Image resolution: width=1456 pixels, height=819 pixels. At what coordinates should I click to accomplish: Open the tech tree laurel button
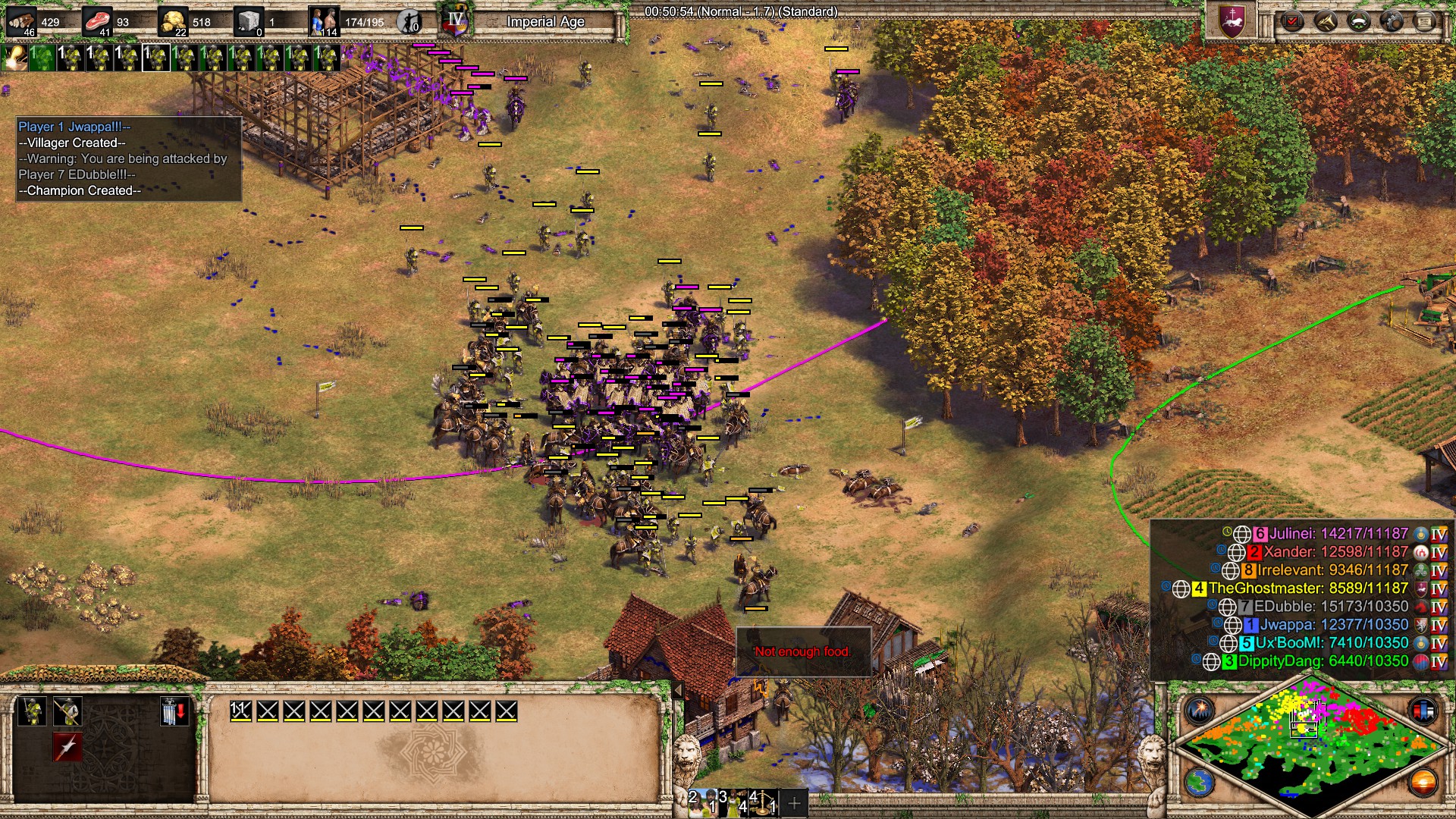pos(1358,21)
